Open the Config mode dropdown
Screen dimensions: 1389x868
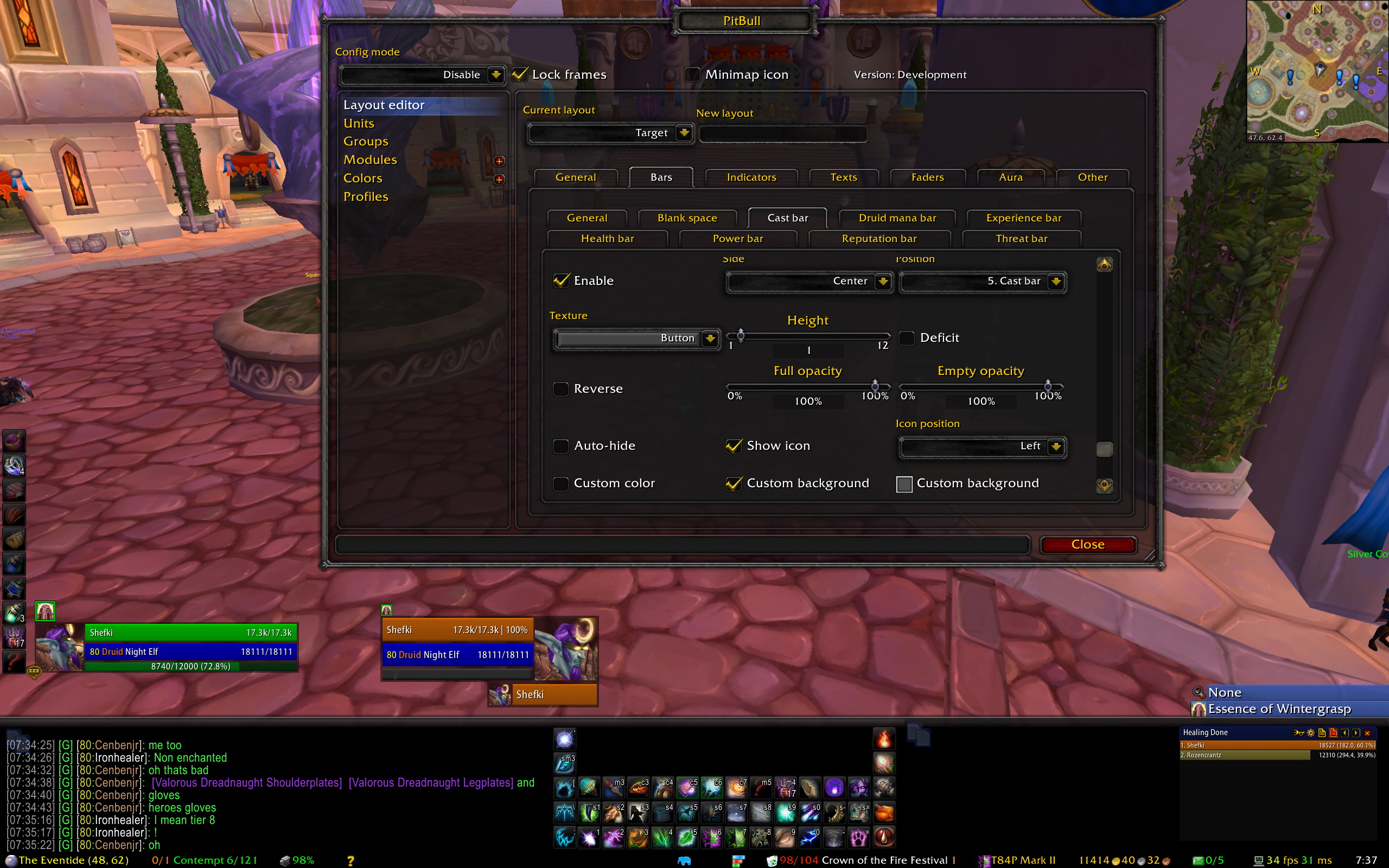click(495, 75)
